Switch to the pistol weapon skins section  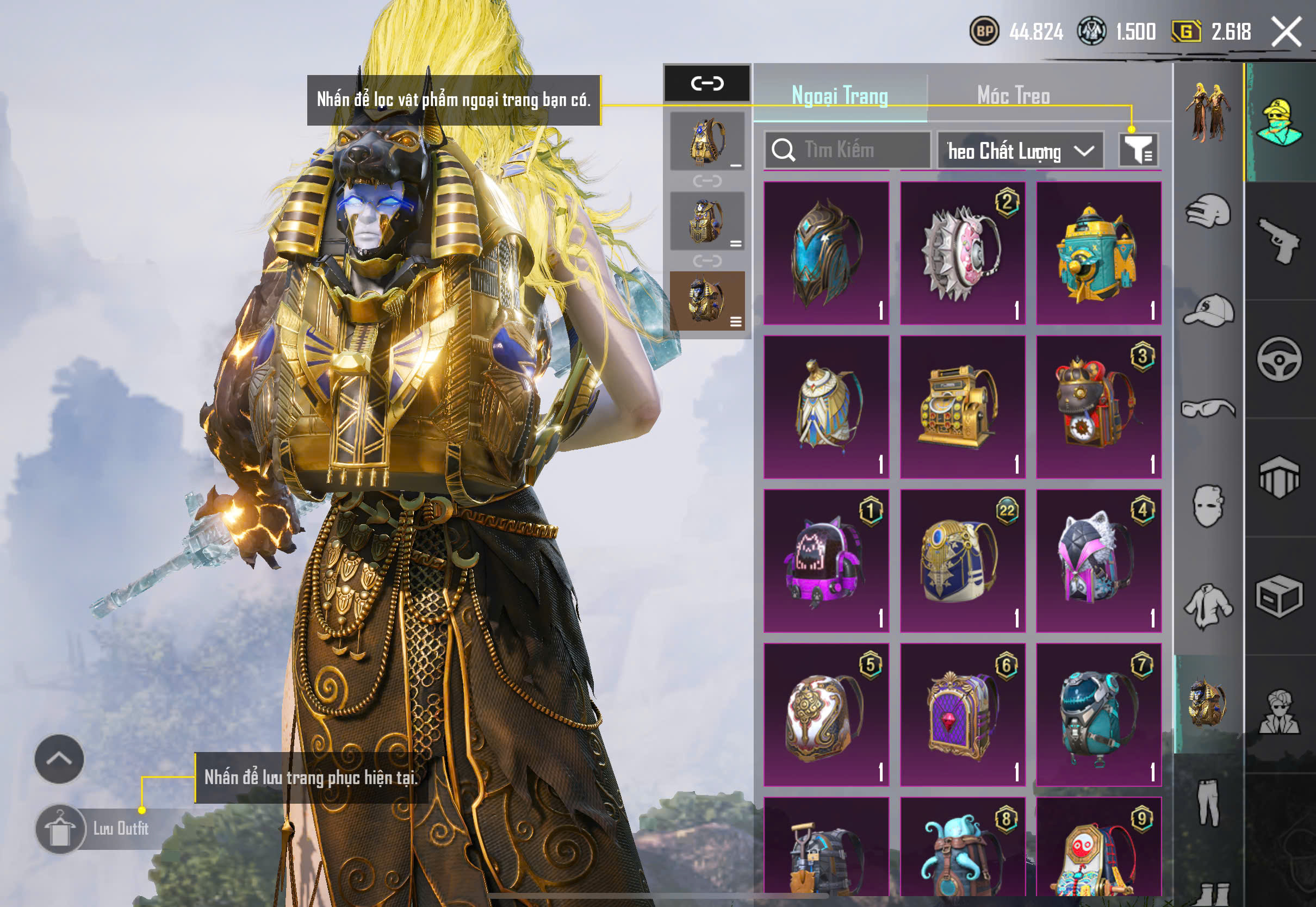coord(1280,240)
